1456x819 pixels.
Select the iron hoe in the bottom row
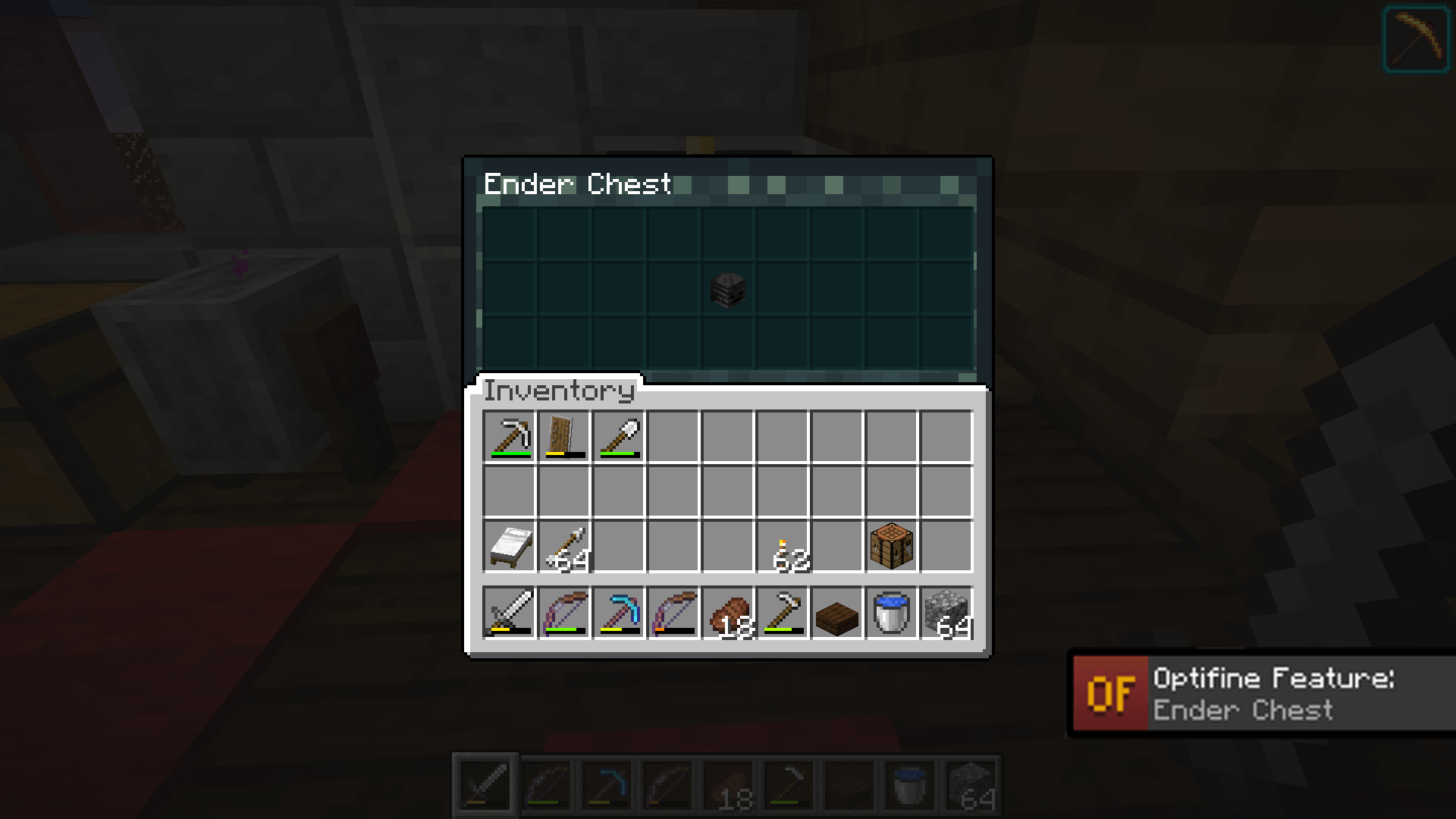coord(782,613)
